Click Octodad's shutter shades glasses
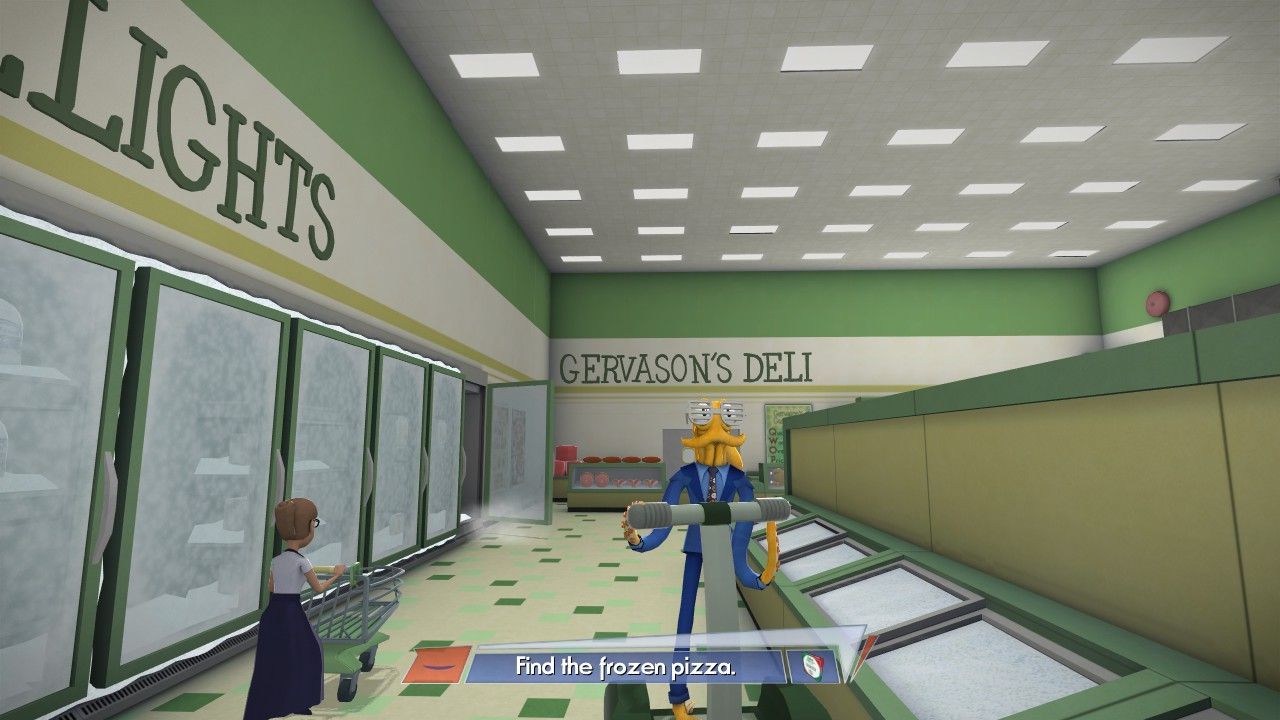Viewport: 1280px width, 720px height. (712, 414)
